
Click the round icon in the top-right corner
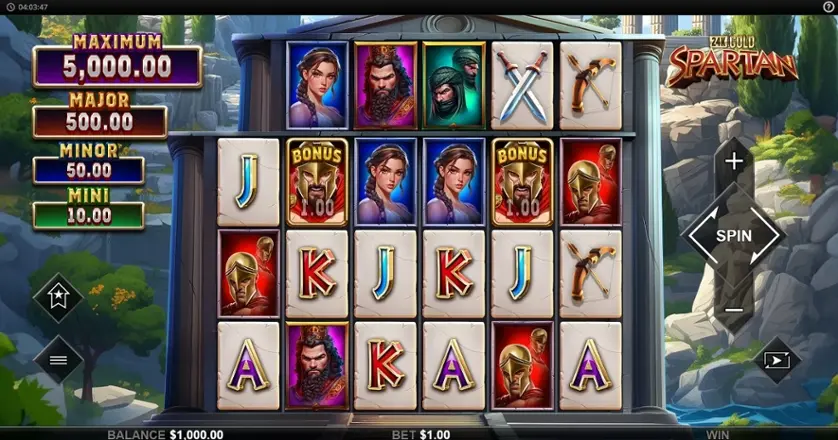829,6
